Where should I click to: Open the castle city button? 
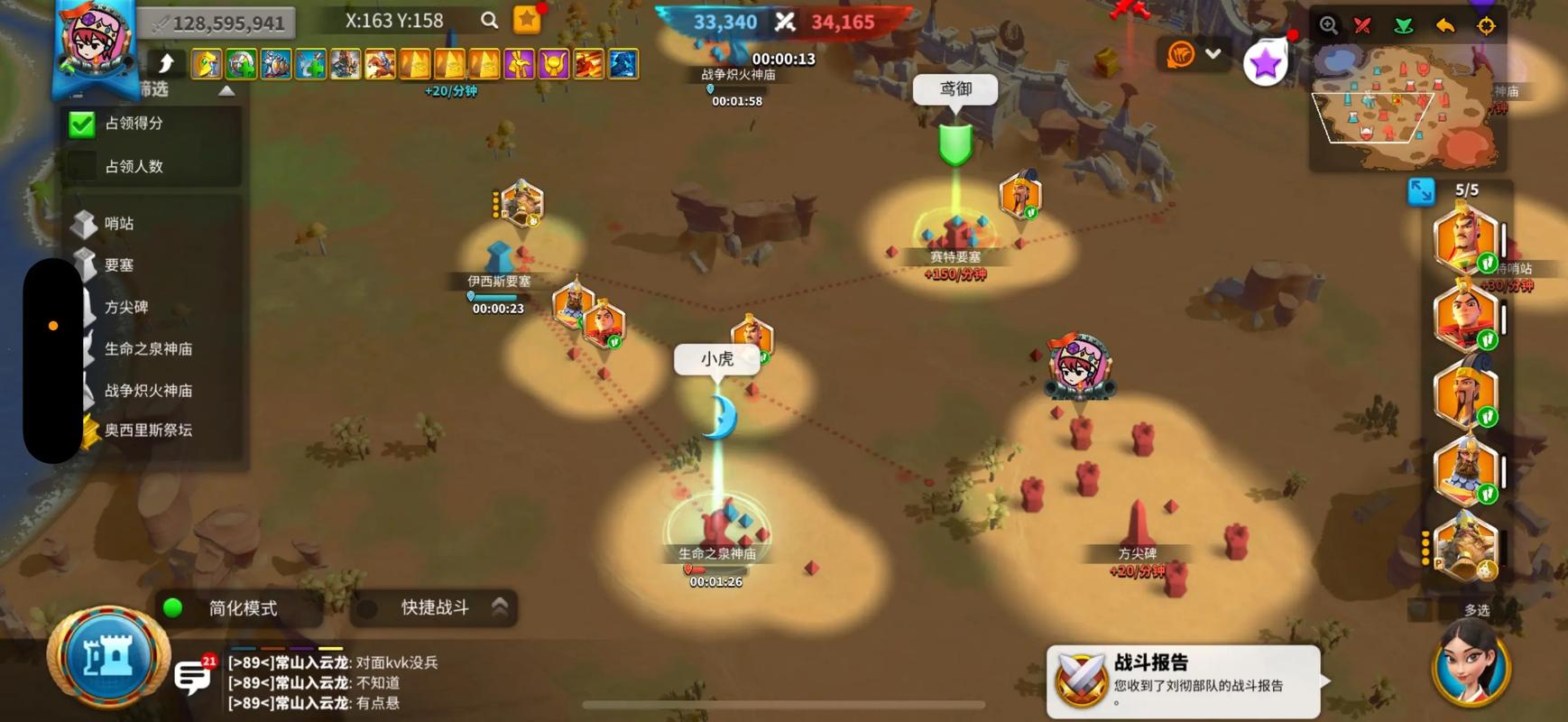pyautogui.click(x=108, y=658)
